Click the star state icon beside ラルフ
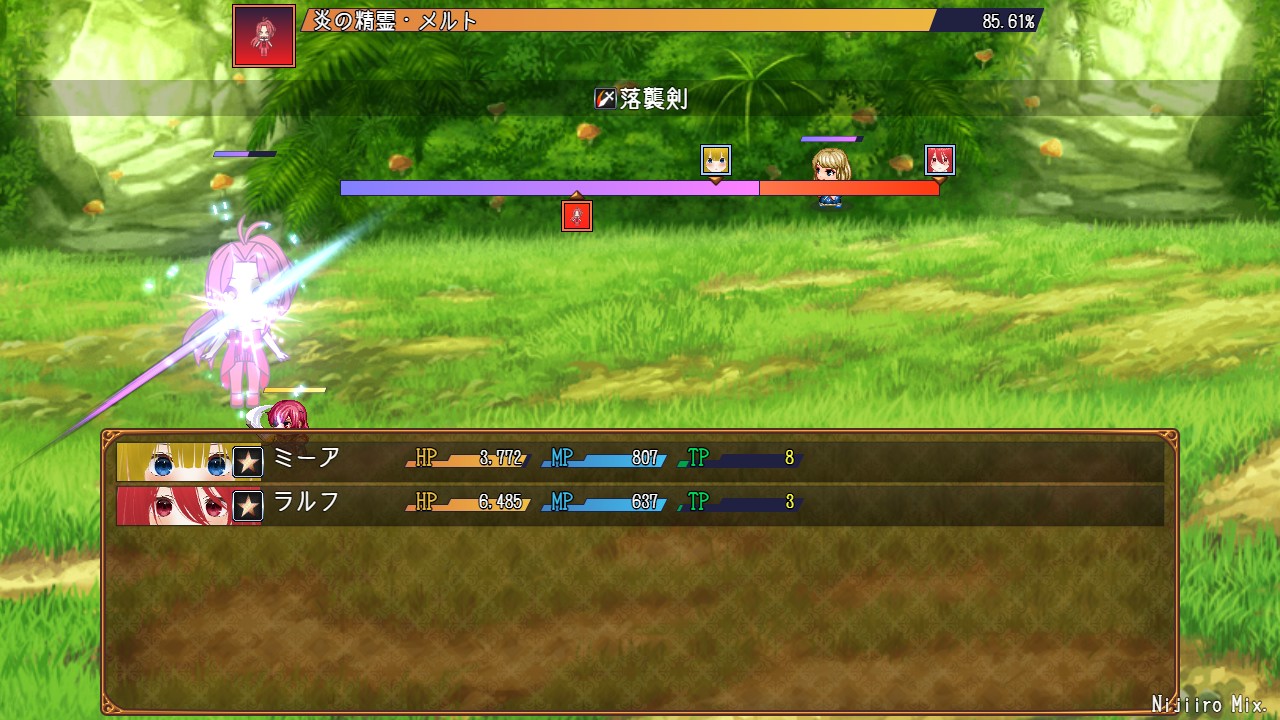The width and height of the screenshot is (1280, 720). (248, 506)
